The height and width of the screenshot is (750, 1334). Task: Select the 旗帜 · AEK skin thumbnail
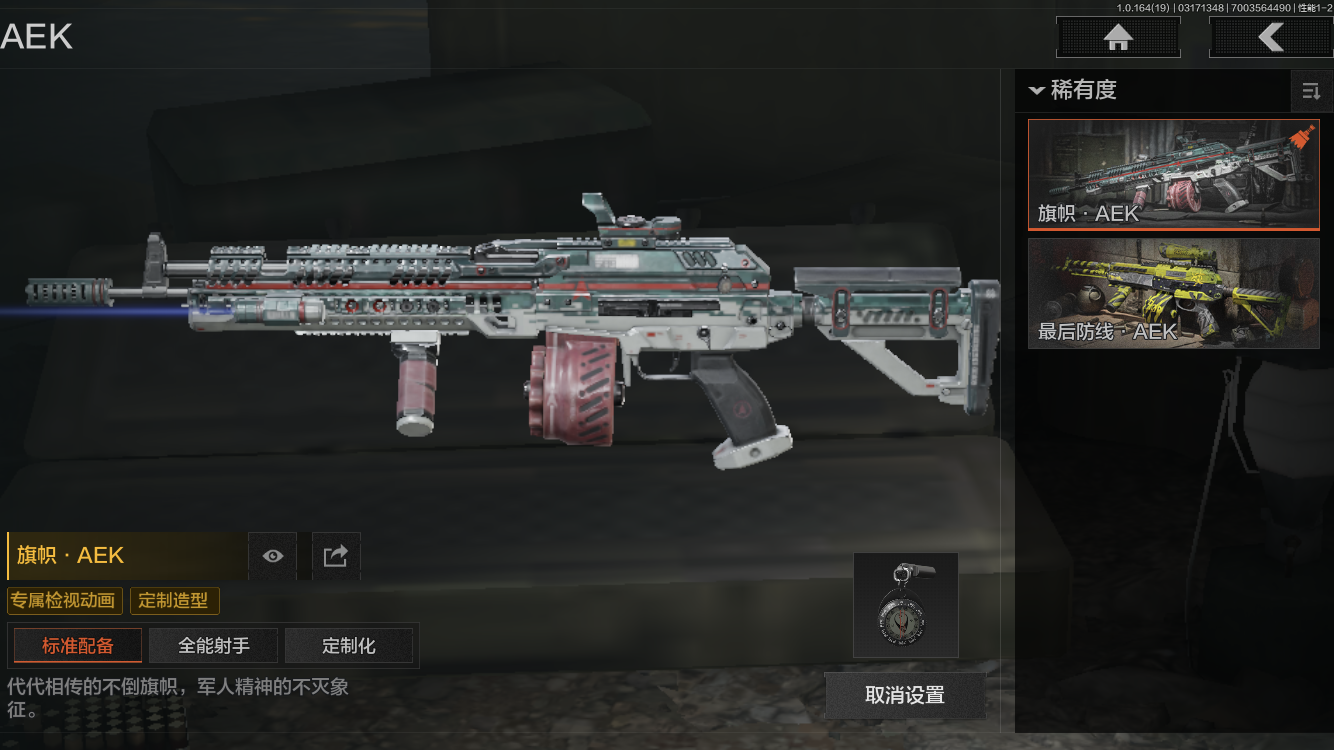coord(1173,175)
